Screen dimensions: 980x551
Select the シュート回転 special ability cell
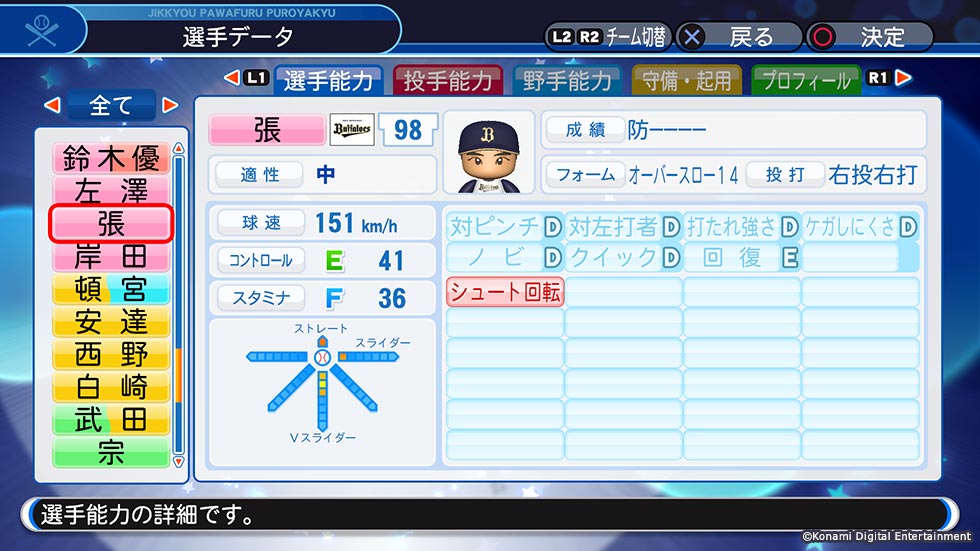click(505, 292)
